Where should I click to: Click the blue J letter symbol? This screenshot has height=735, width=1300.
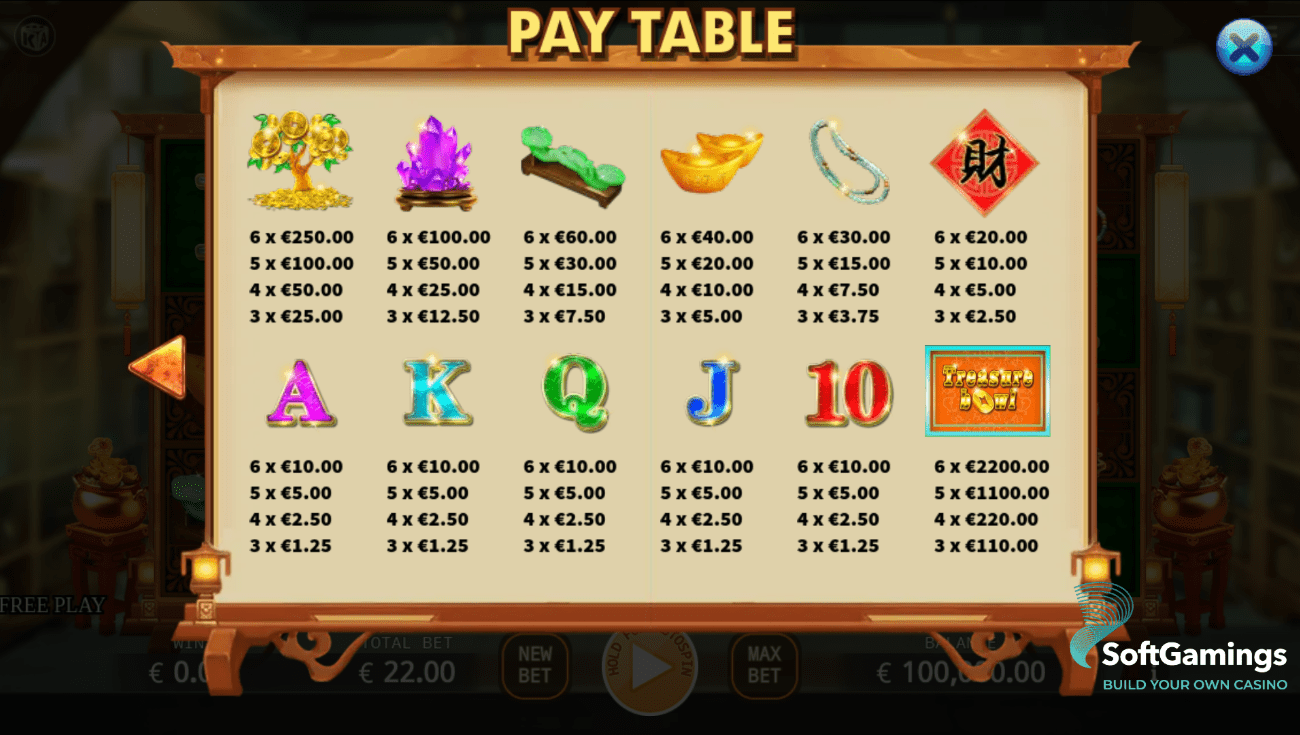[711, 392]
